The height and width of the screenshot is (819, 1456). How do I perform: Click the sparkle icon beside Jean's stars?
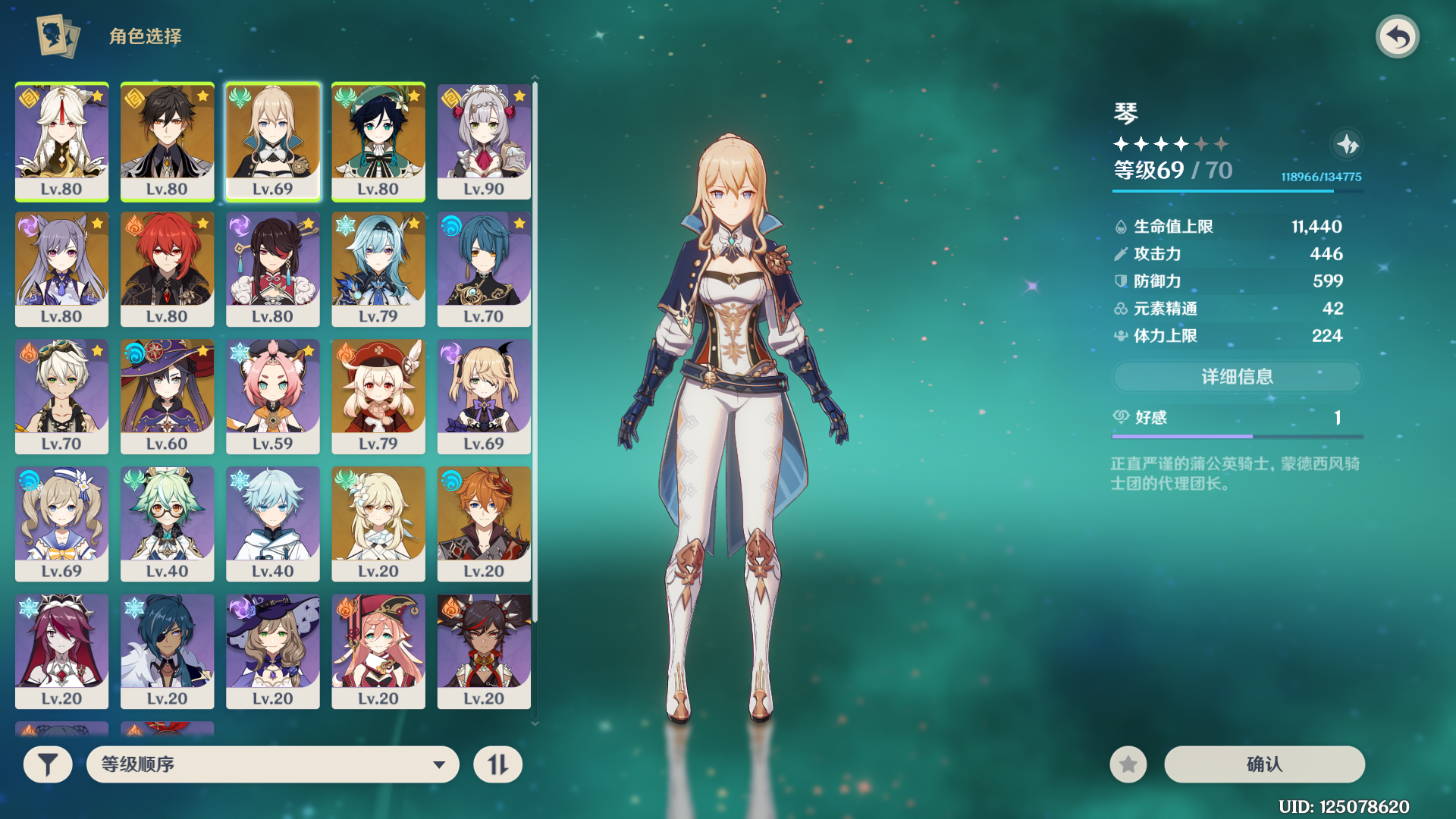tap(1347, 144)
